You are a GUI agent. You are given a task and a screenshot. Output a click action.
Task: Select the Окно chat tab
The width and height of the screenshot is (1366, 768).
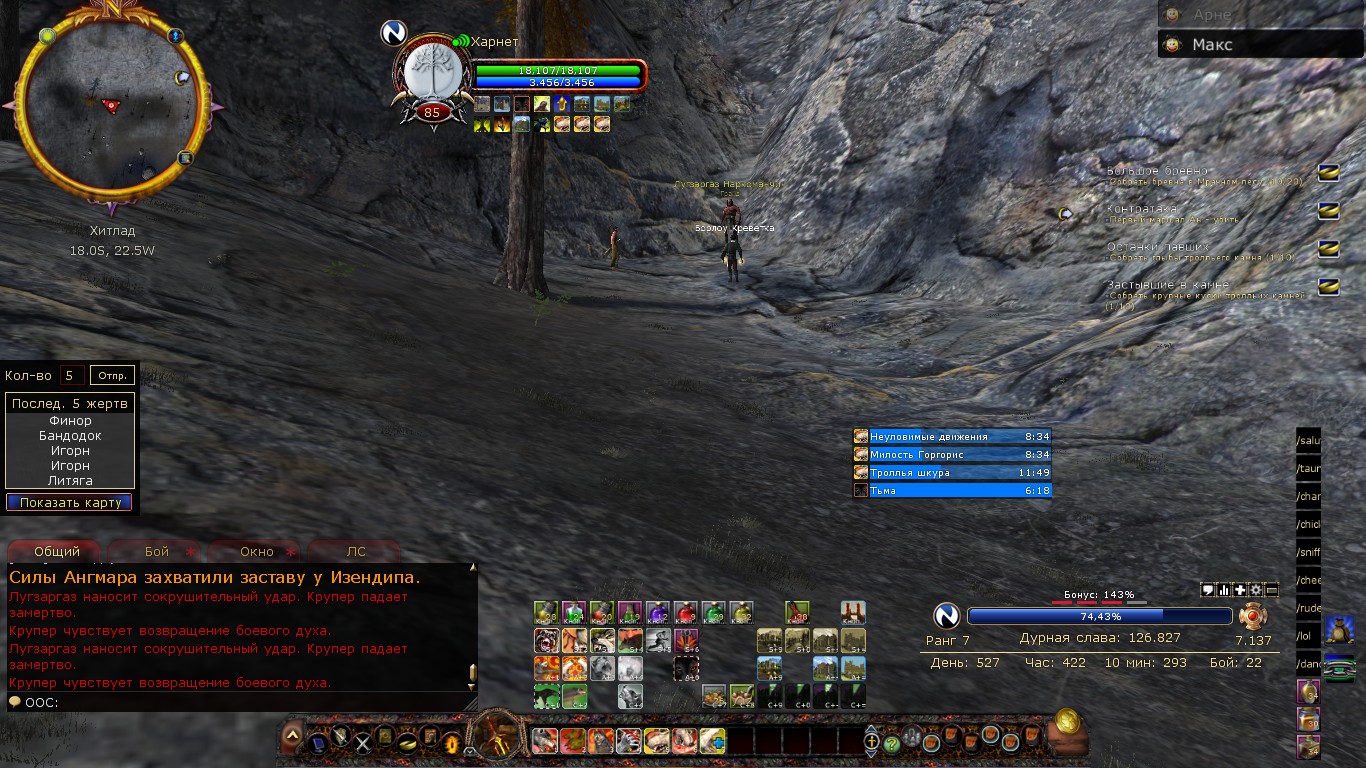[x=257, y=551]
